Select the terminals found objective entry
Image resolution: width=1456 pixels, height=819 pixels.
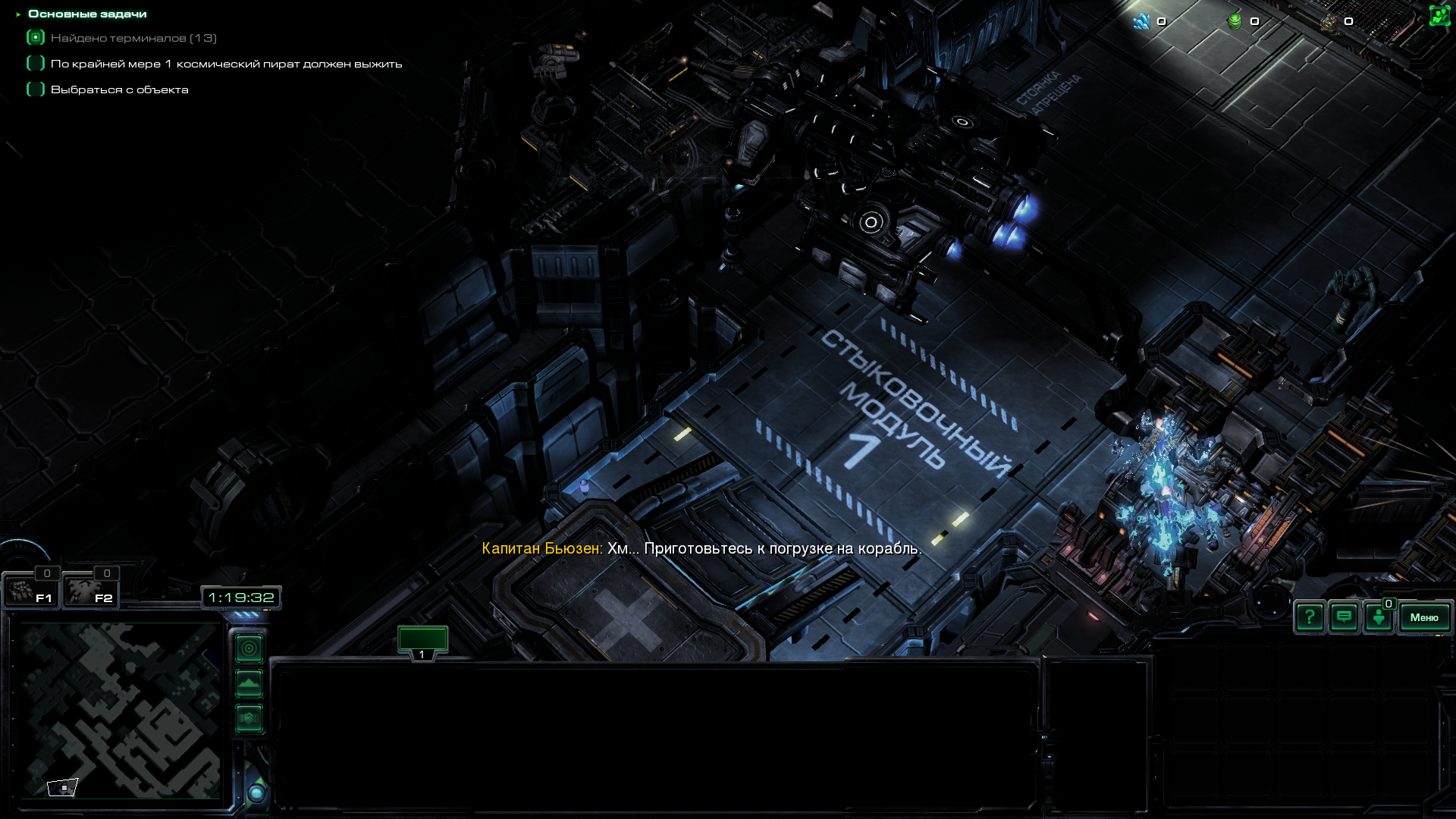click(133, 38)
